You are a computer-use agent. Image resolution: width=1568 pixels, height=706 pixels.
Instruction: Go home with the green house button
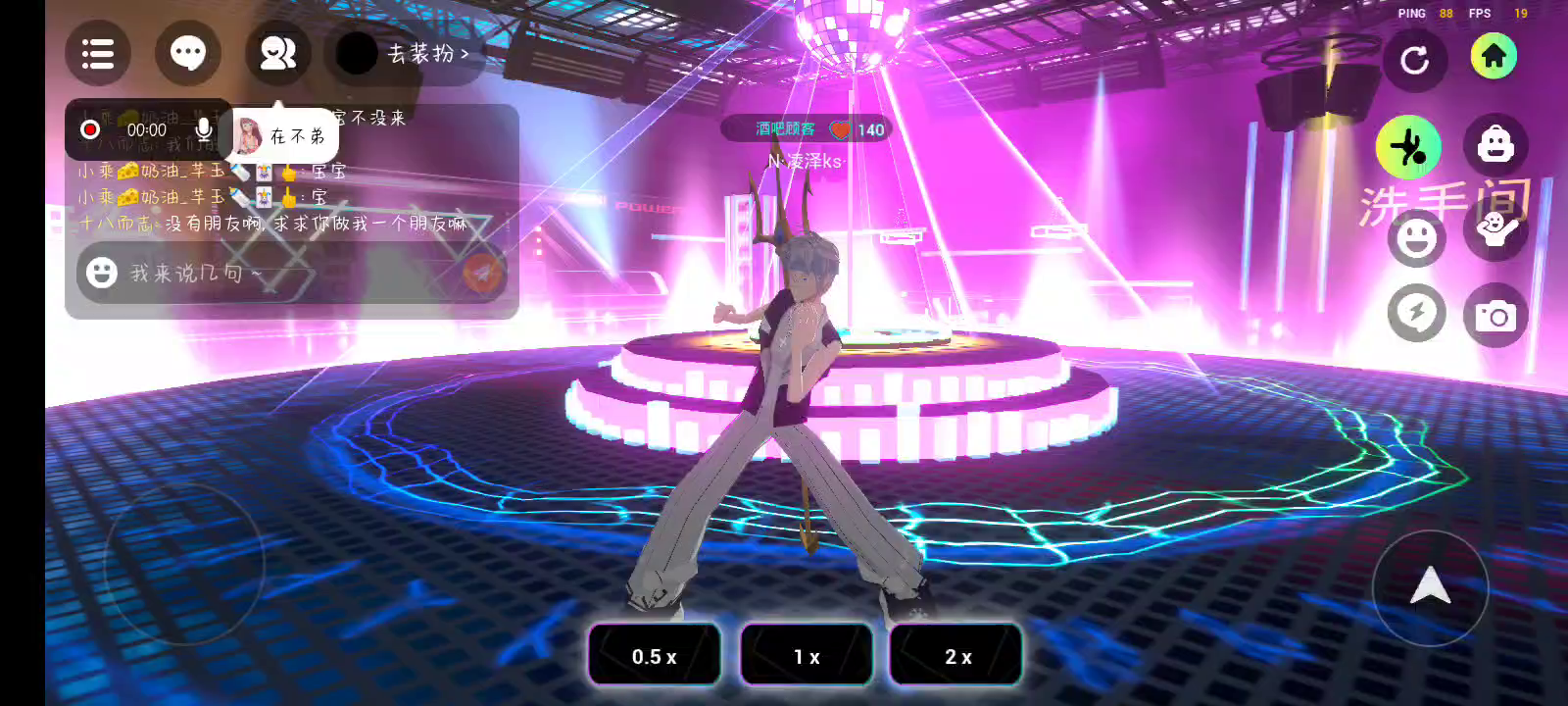[1494, 56]
